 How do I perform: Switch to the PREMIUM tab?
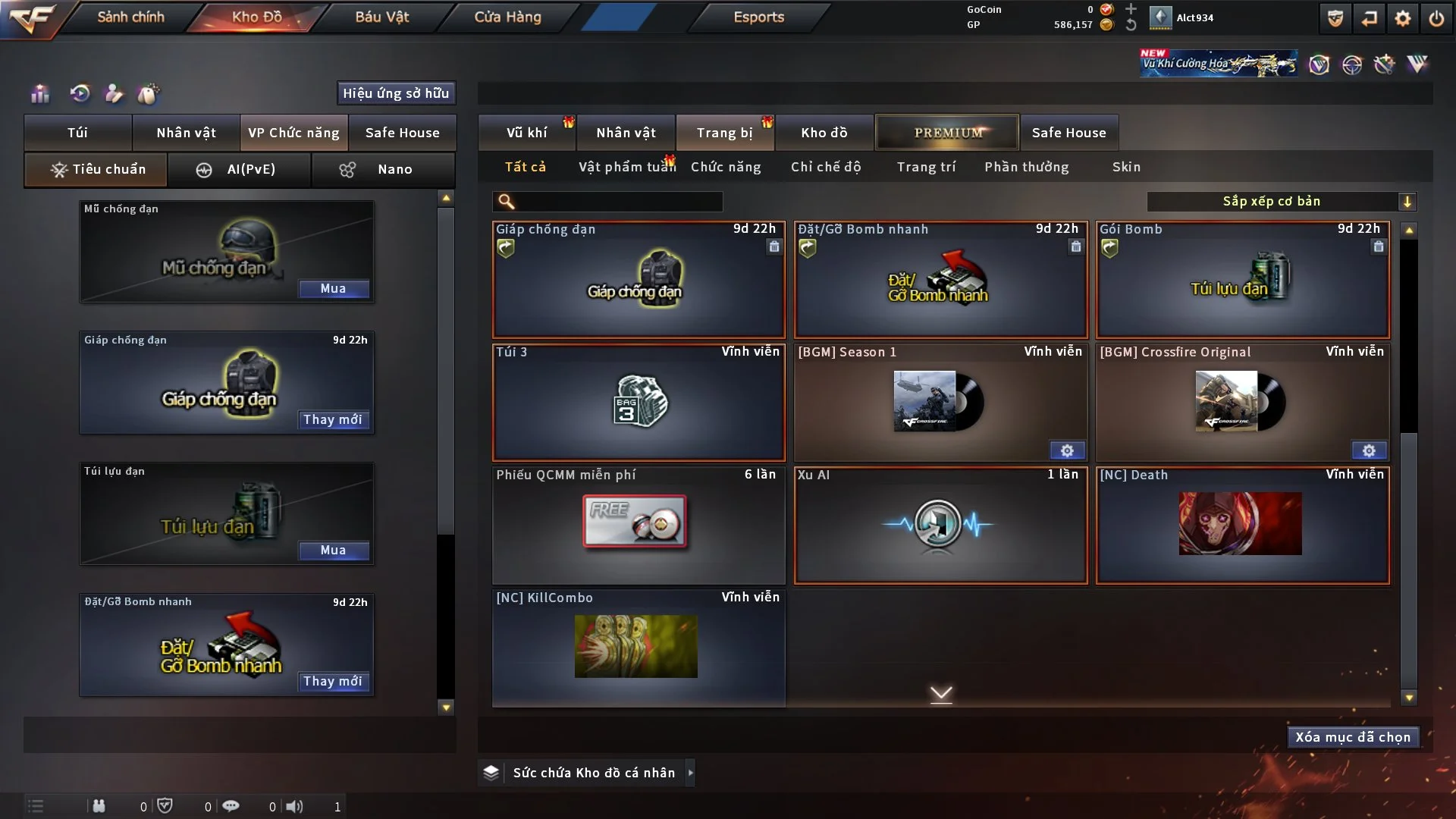[x=947, y=133]
